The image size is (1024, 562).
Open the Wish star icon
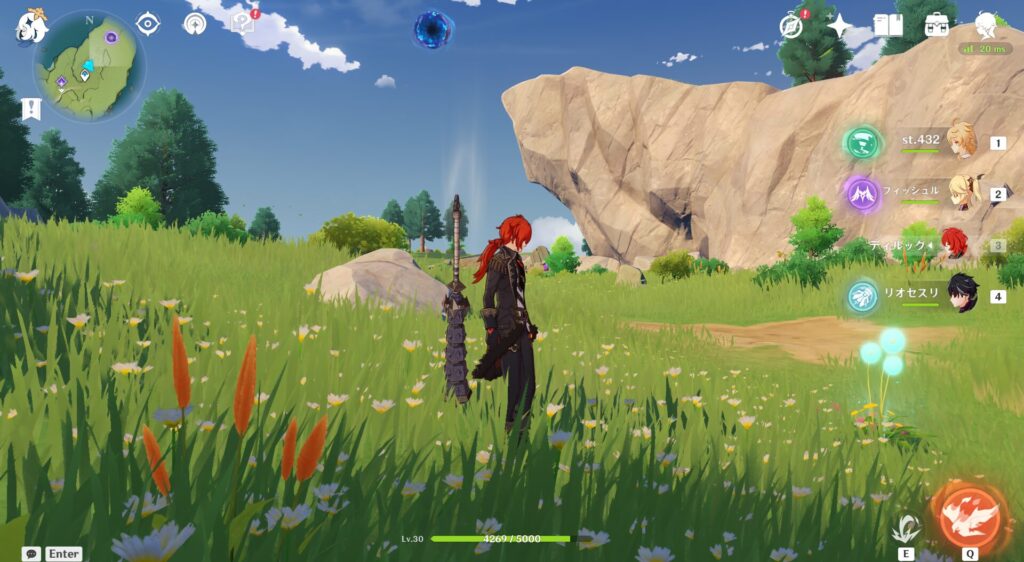[x=840, y=25]
